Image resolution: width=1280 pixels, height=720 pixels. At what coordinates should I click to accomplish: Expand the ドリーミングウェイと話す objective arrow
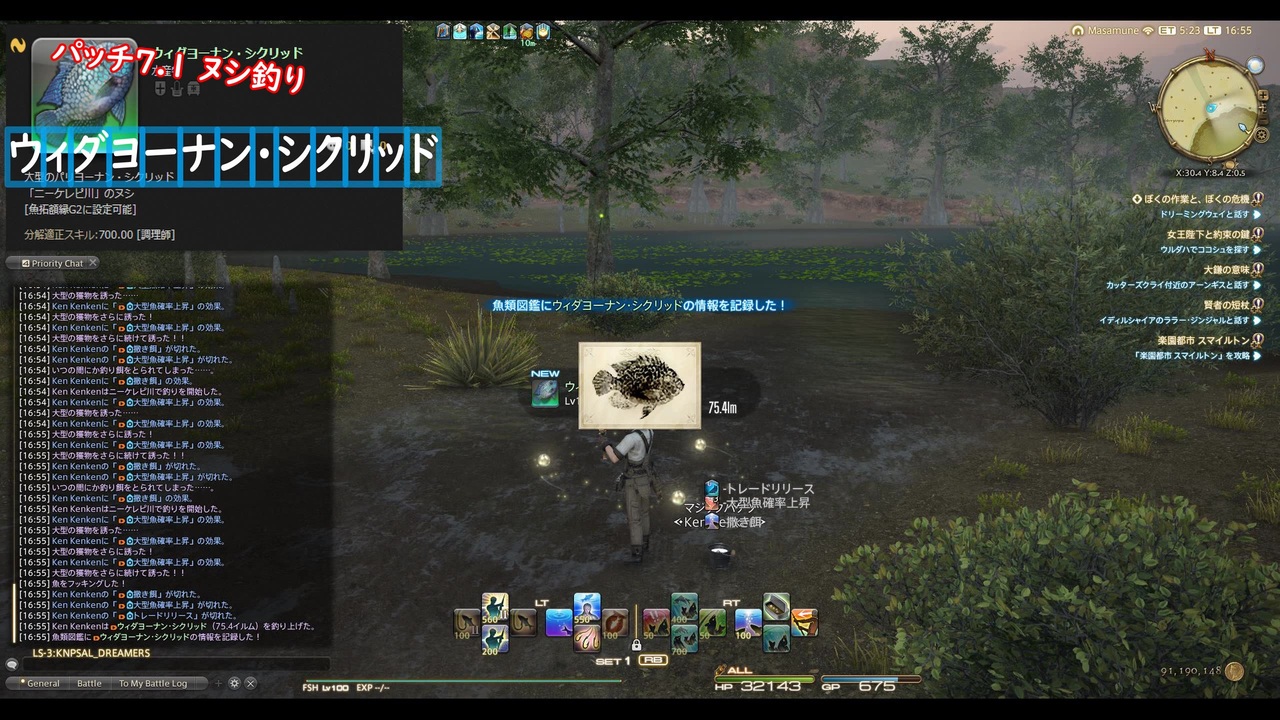tap(1259, 215)
